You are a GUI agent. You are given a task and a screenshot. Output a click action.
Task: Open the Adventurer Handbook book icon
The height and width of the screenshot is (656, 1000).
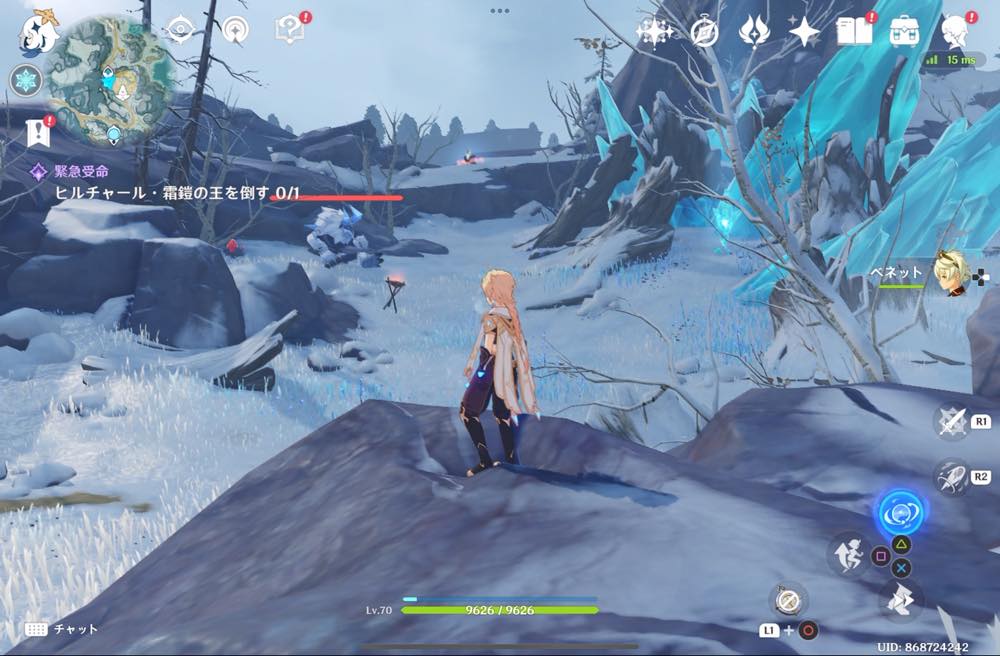click(x=855, y=31)
